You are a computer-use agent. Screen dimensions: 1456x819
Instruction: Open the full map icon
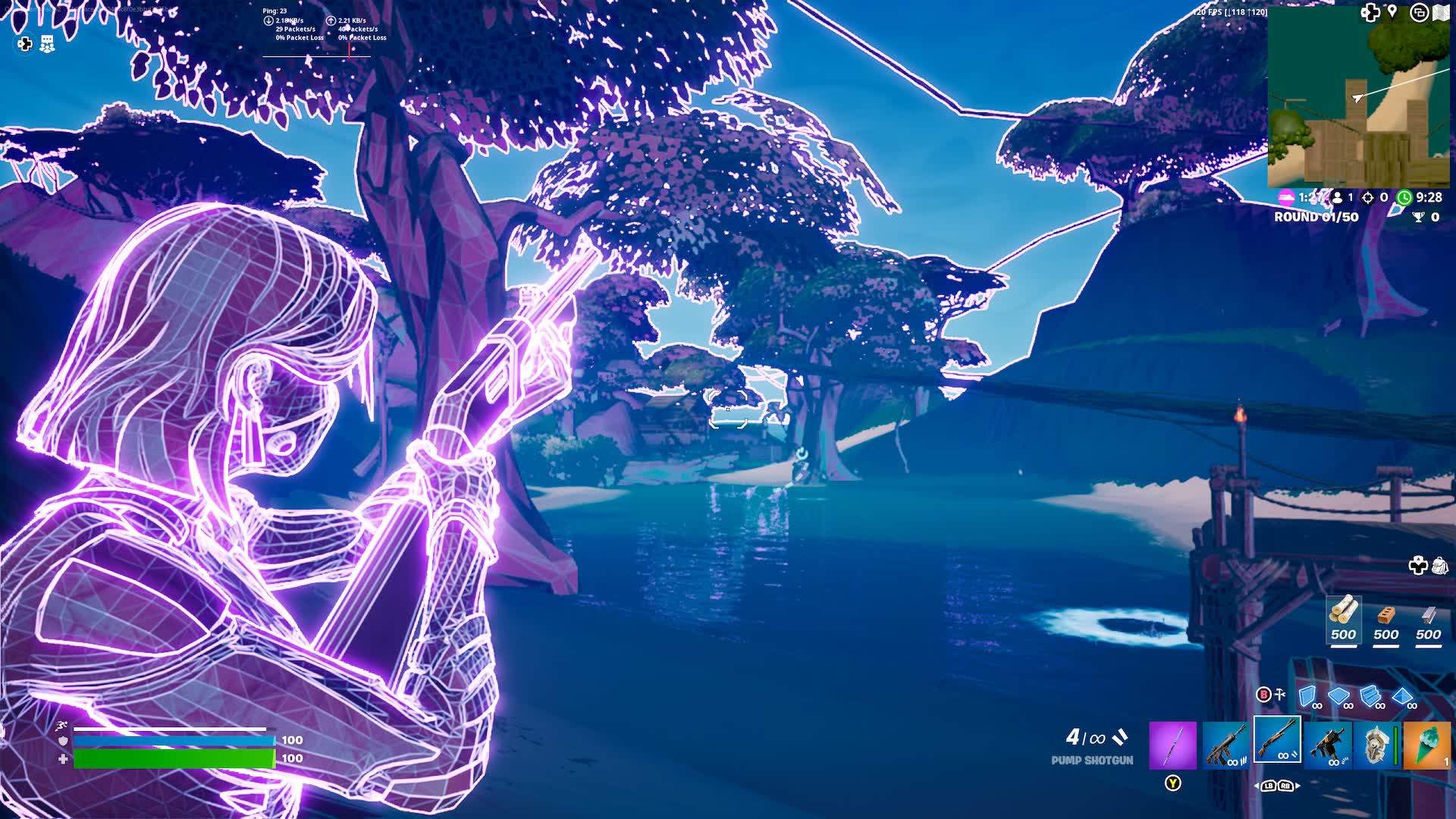1441,13
